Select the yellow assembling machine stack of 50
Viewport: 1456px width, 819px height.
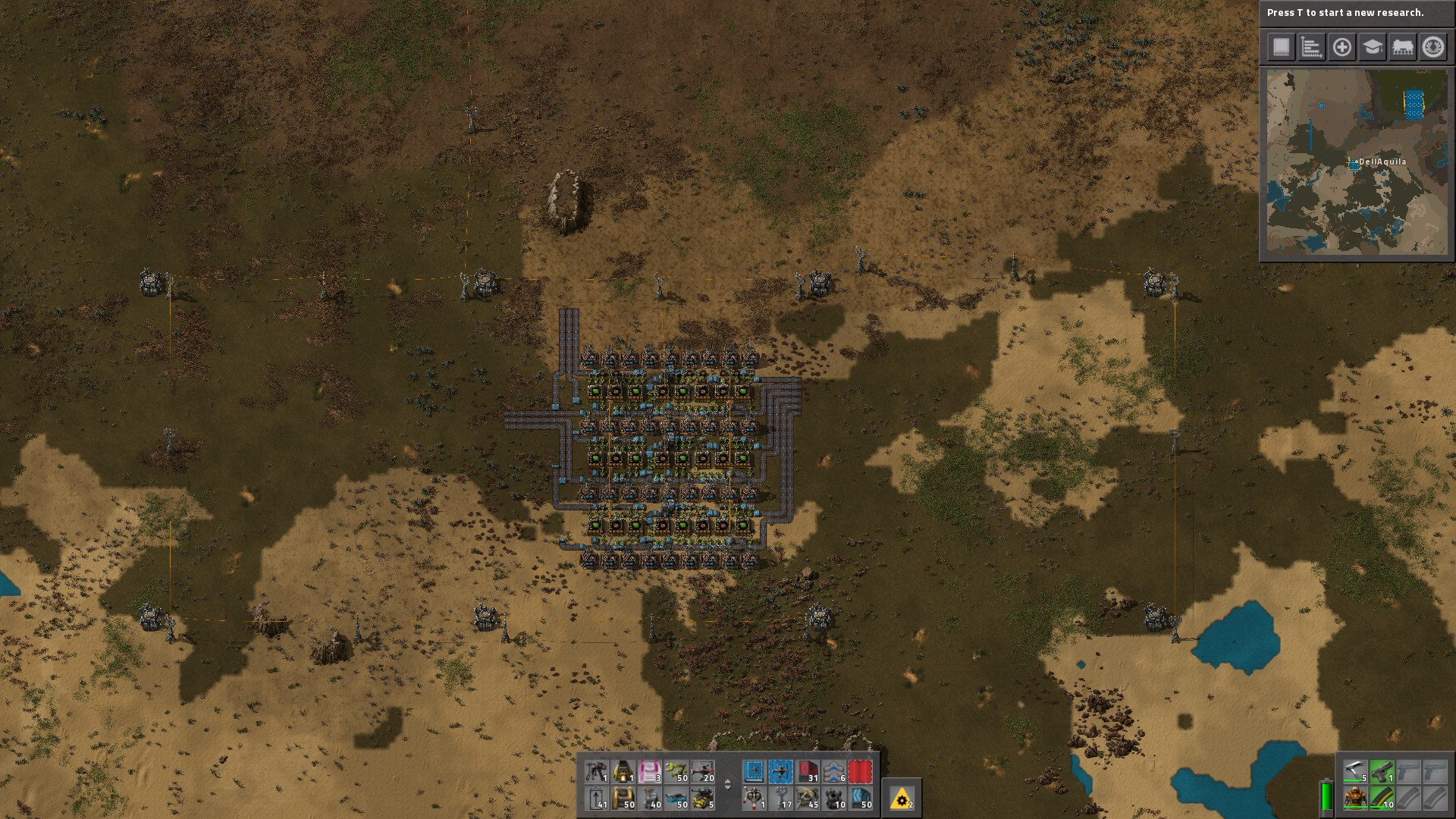(623, 798)
